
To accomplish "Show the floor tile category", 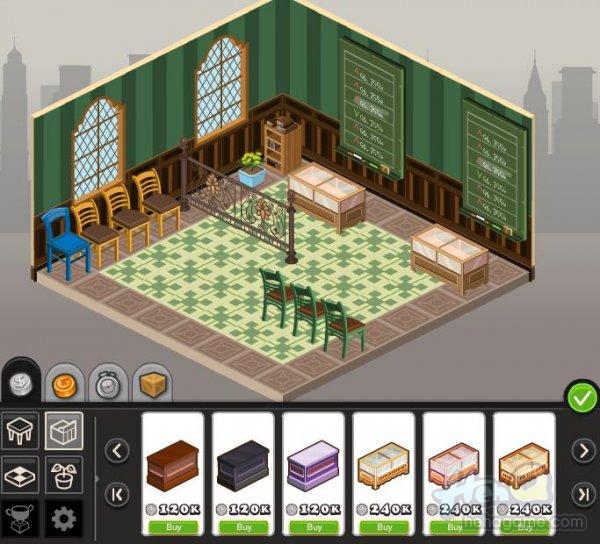I will pyautogui.click(x=21, y=475).
